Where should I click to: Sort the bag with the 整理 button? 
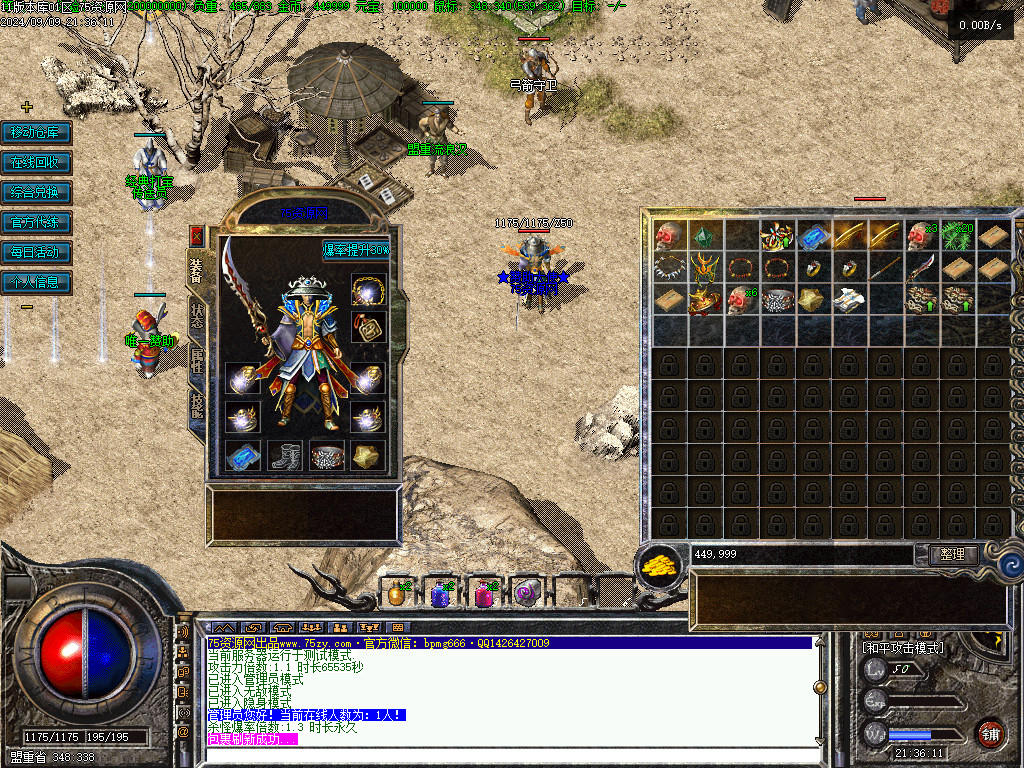click(x=953, y=554)
